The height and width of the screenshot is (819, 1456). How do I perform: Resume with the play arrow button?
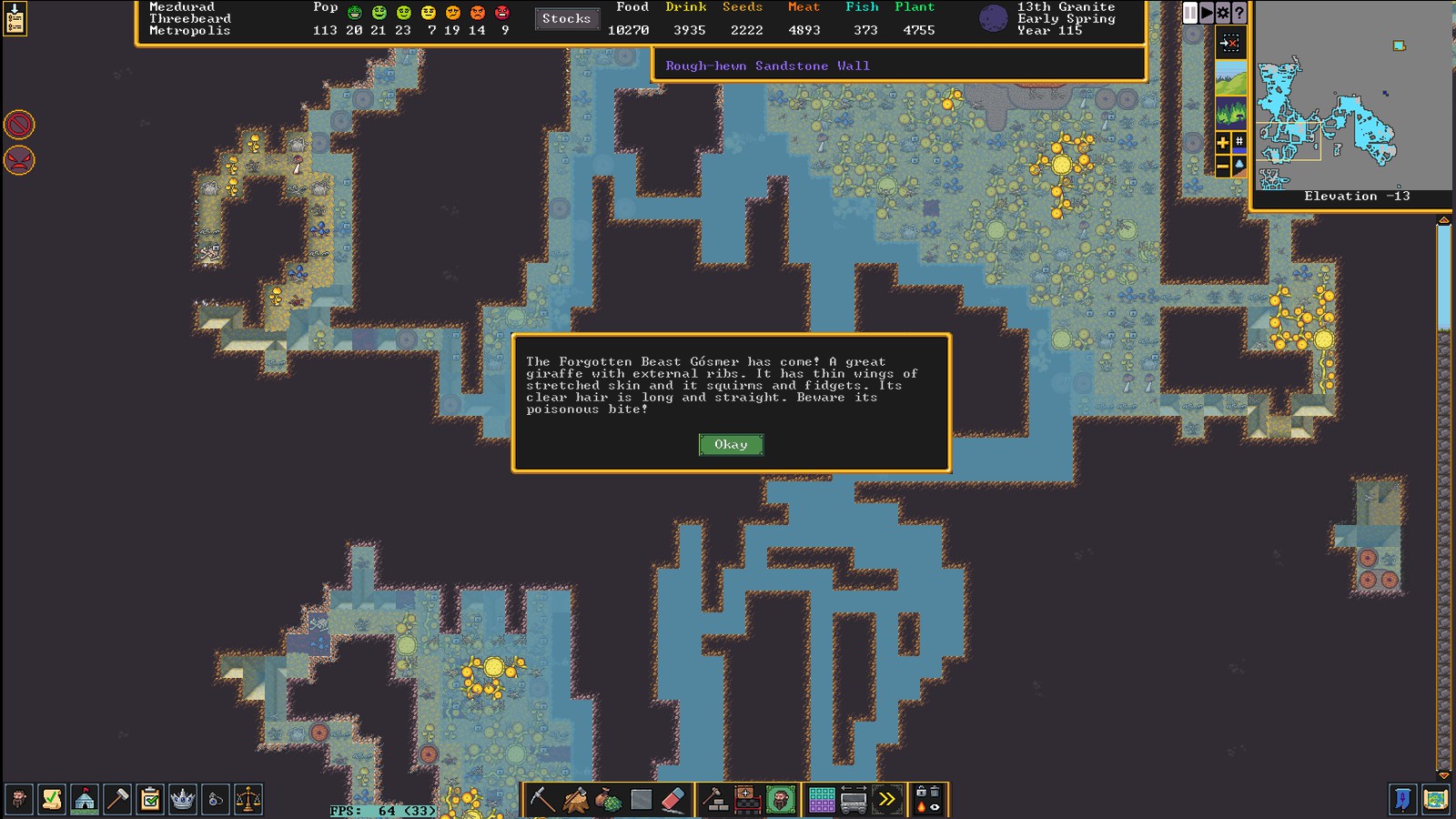tap(1206, 13)
